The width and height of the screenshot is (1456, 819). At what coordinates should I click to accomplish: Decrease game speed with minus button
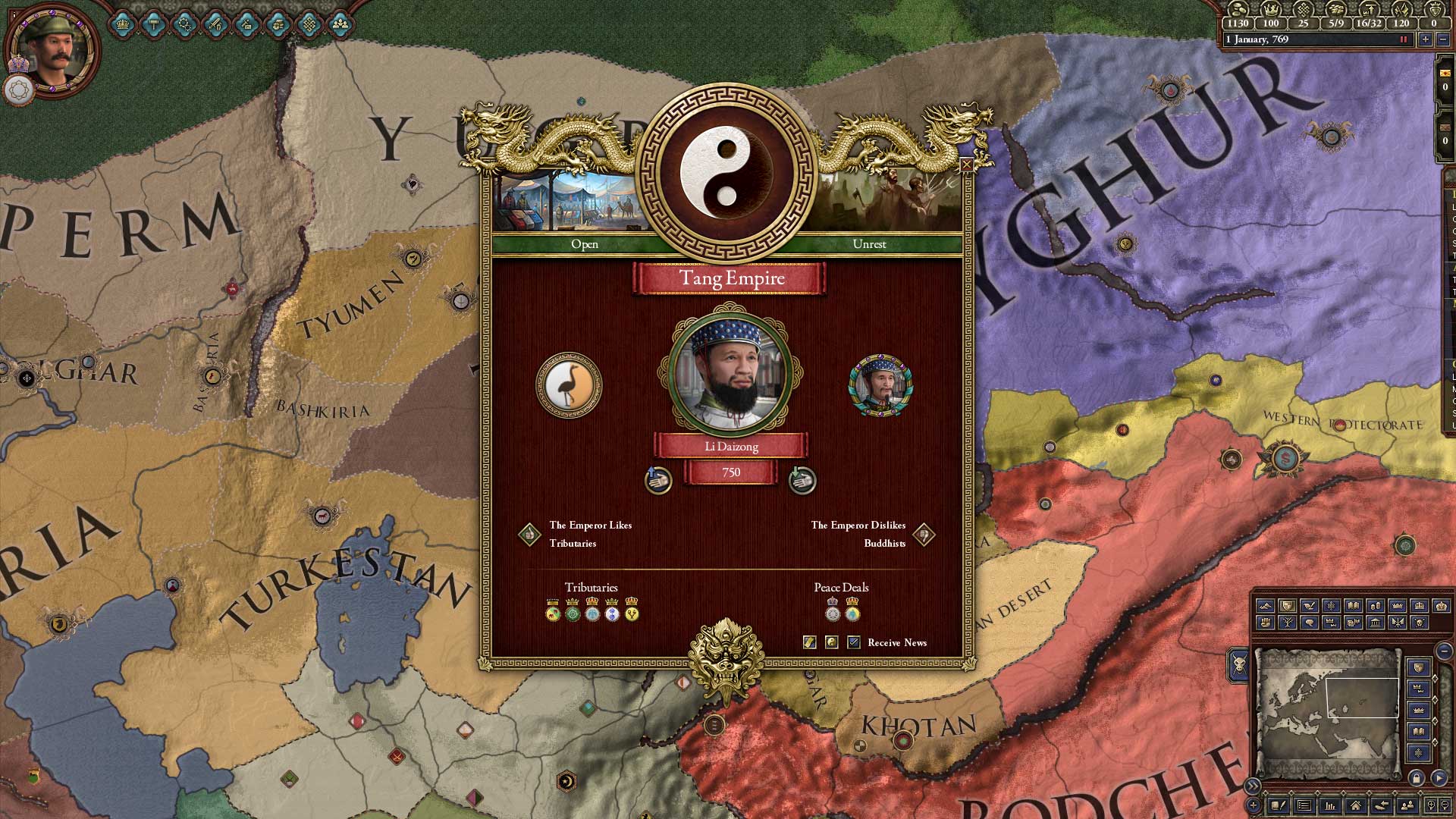(x=1443, y=39)
